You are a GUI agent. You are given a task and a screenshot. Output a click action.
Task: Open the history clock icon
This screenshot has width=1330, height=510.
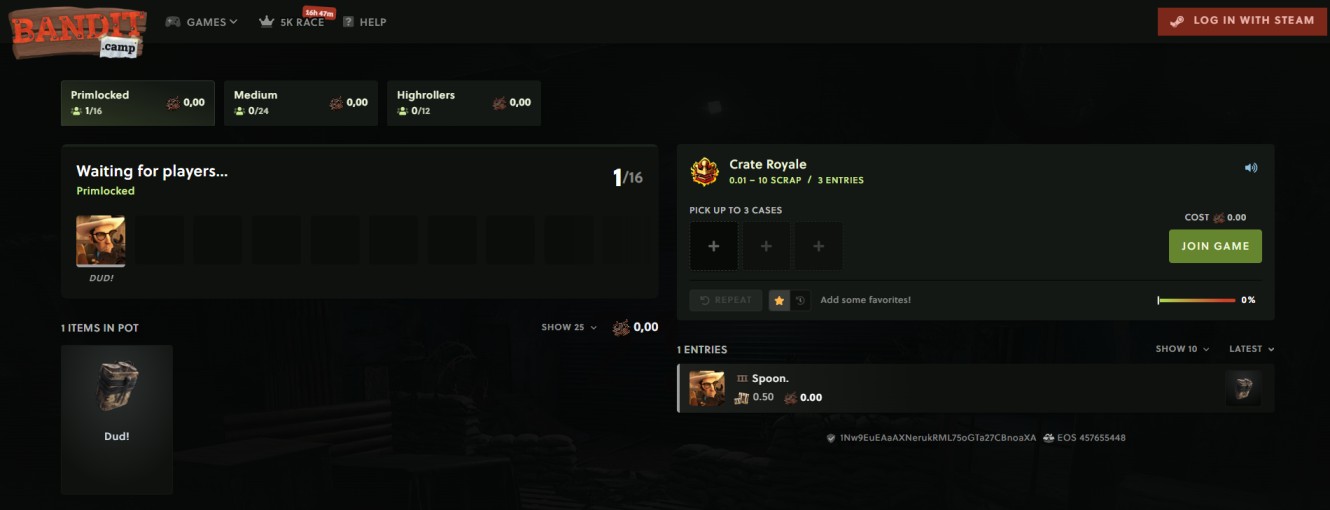pyautogui.click(x=800, y=300)
